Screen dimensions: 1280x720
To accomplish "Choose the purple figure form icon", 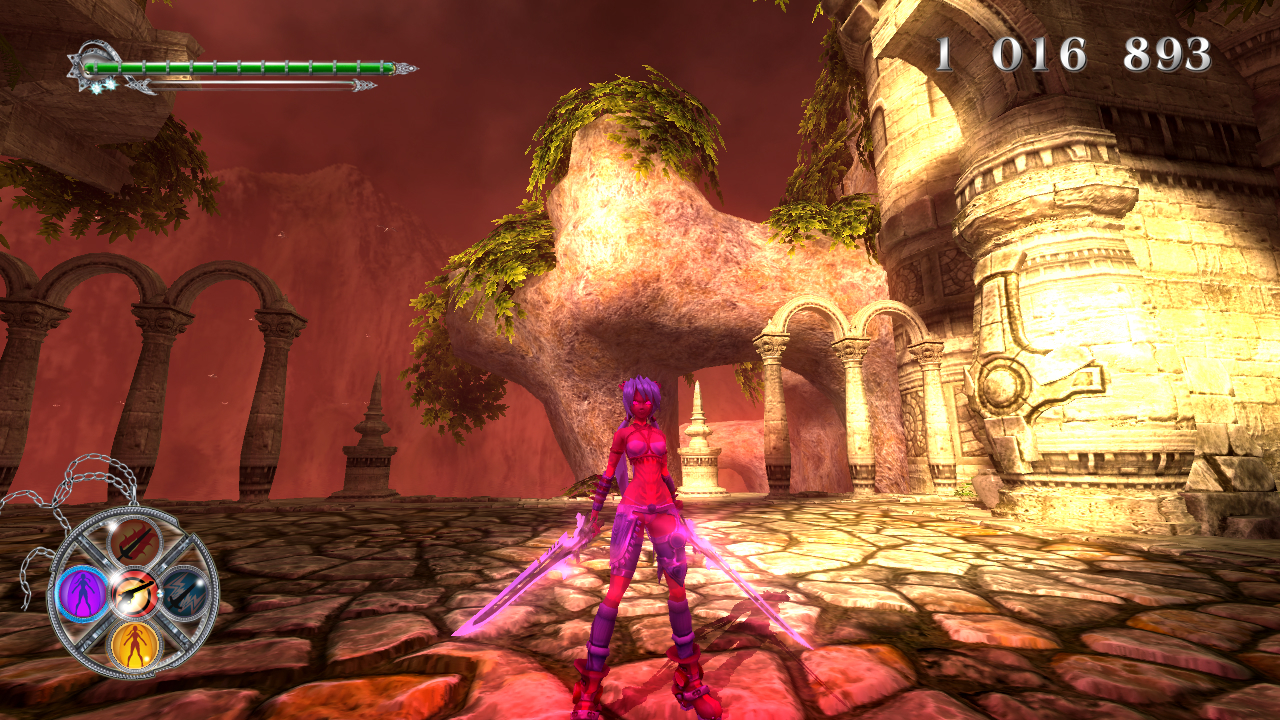I will 81,593.
